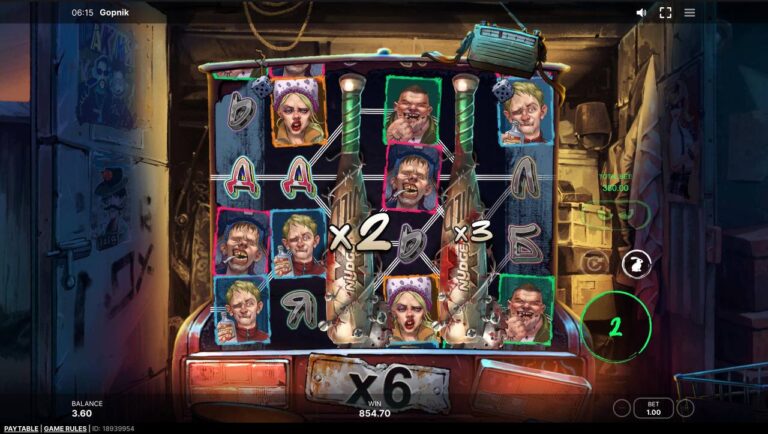Click the green spin circle showing 2
This screenshot has width=768, height=434.
616,326
